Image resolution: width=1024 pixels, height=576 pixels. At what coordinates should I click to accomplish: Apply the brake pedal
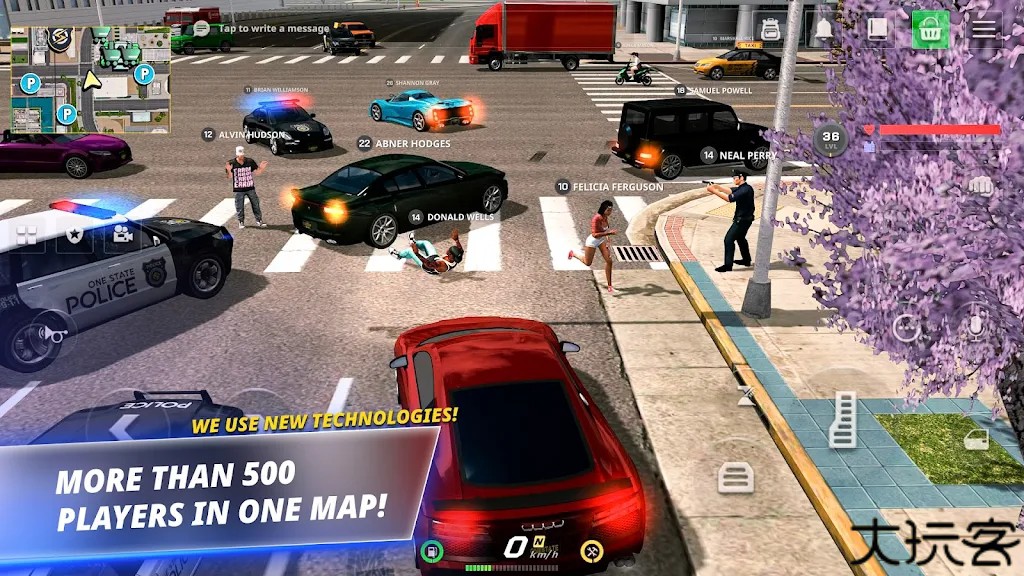(x=736, y=477)
